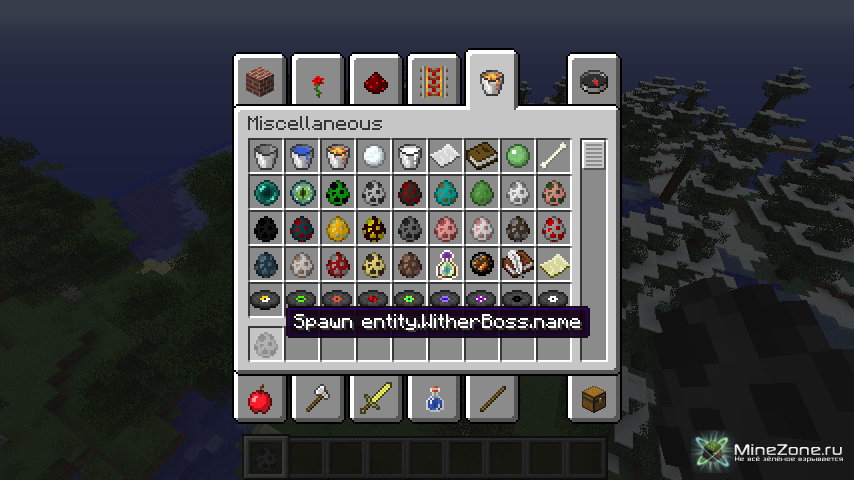This screenshot has height=480, width=854.
Task: Grab the snowball item
Action: coord(373,156)
